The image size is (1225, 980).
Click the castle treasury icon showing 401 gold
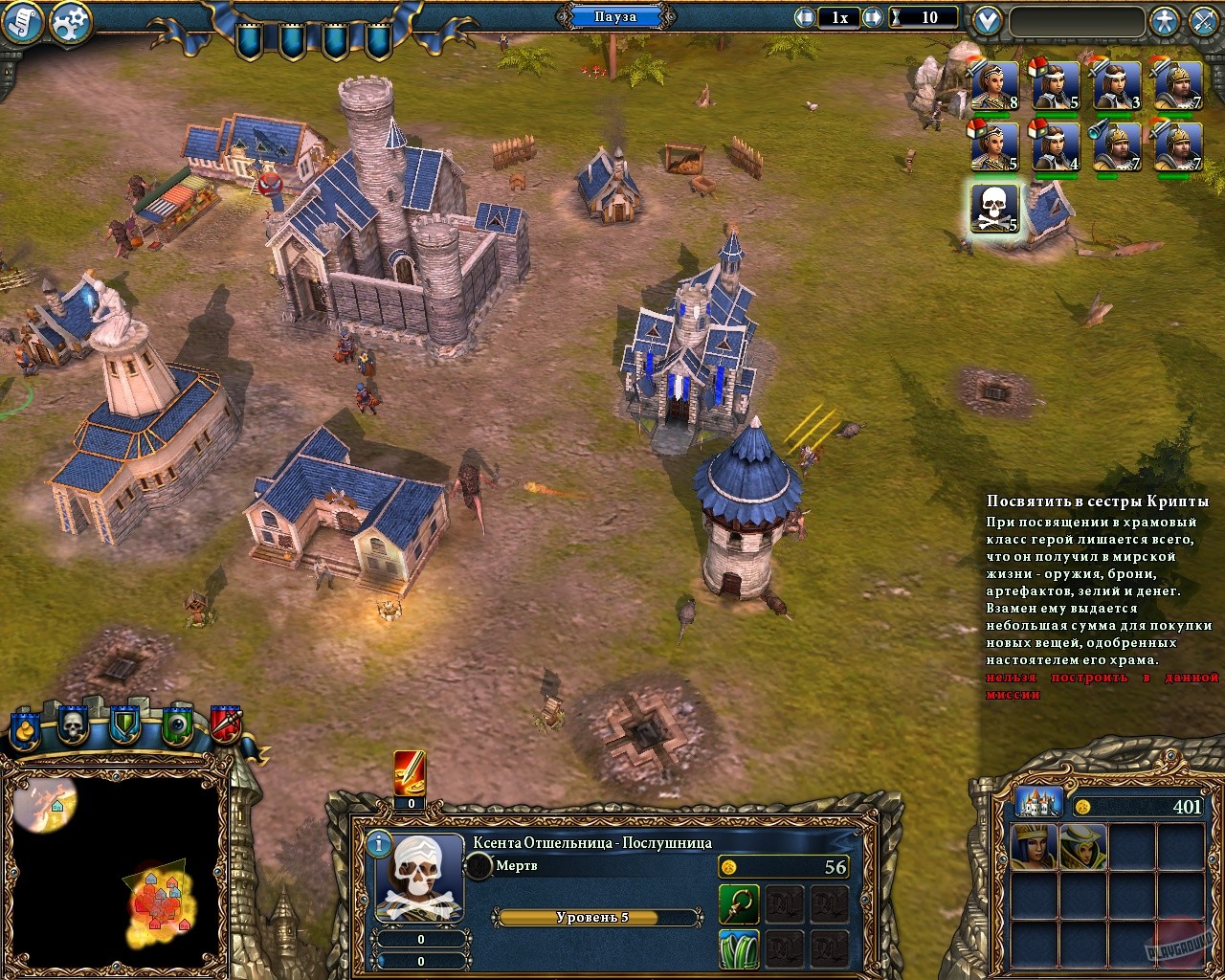(x=1041, y=803)
